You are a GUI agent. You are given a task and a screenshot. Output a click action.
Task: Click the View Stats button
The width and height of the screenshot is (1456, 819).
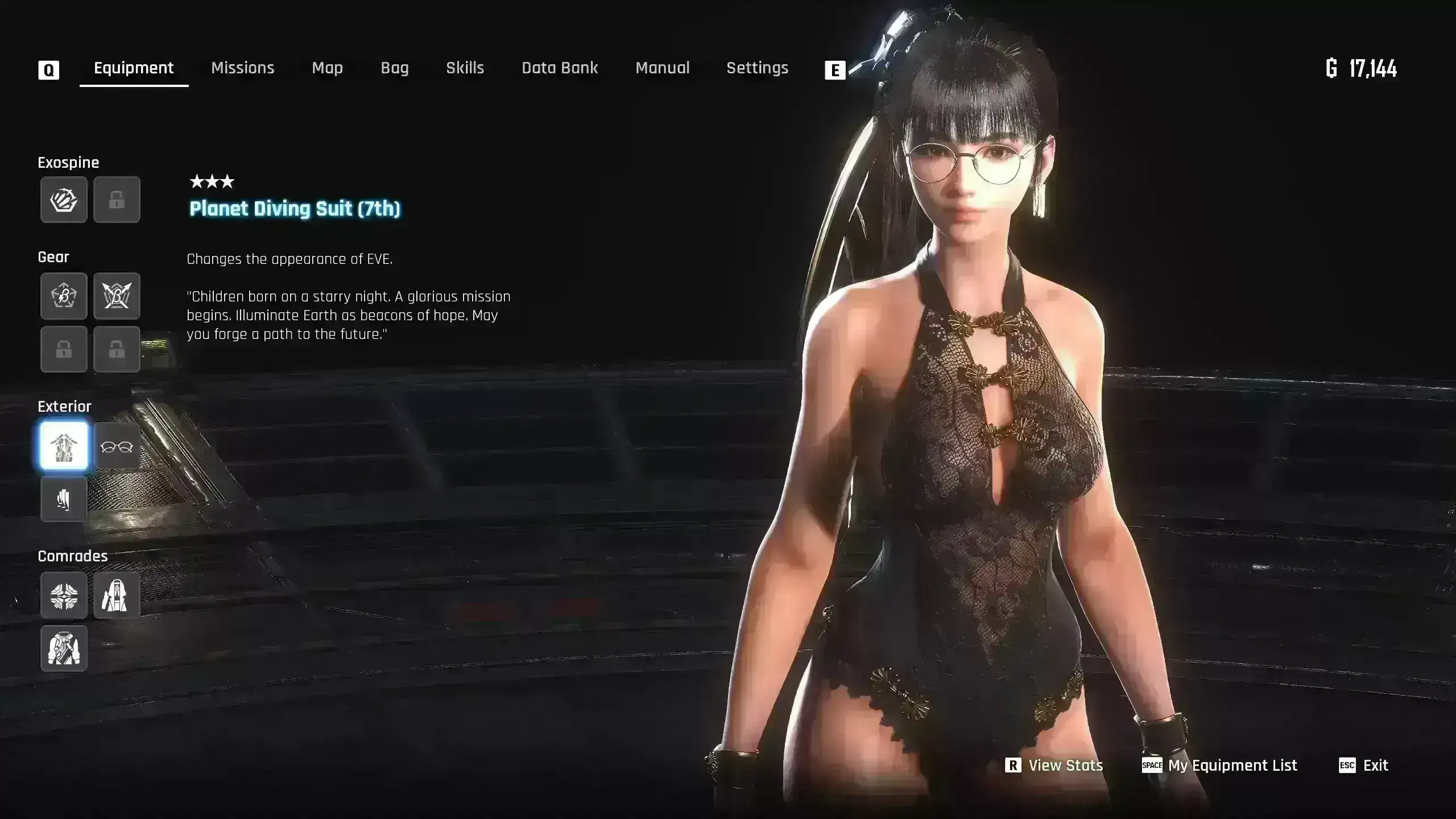[1054, 766]
